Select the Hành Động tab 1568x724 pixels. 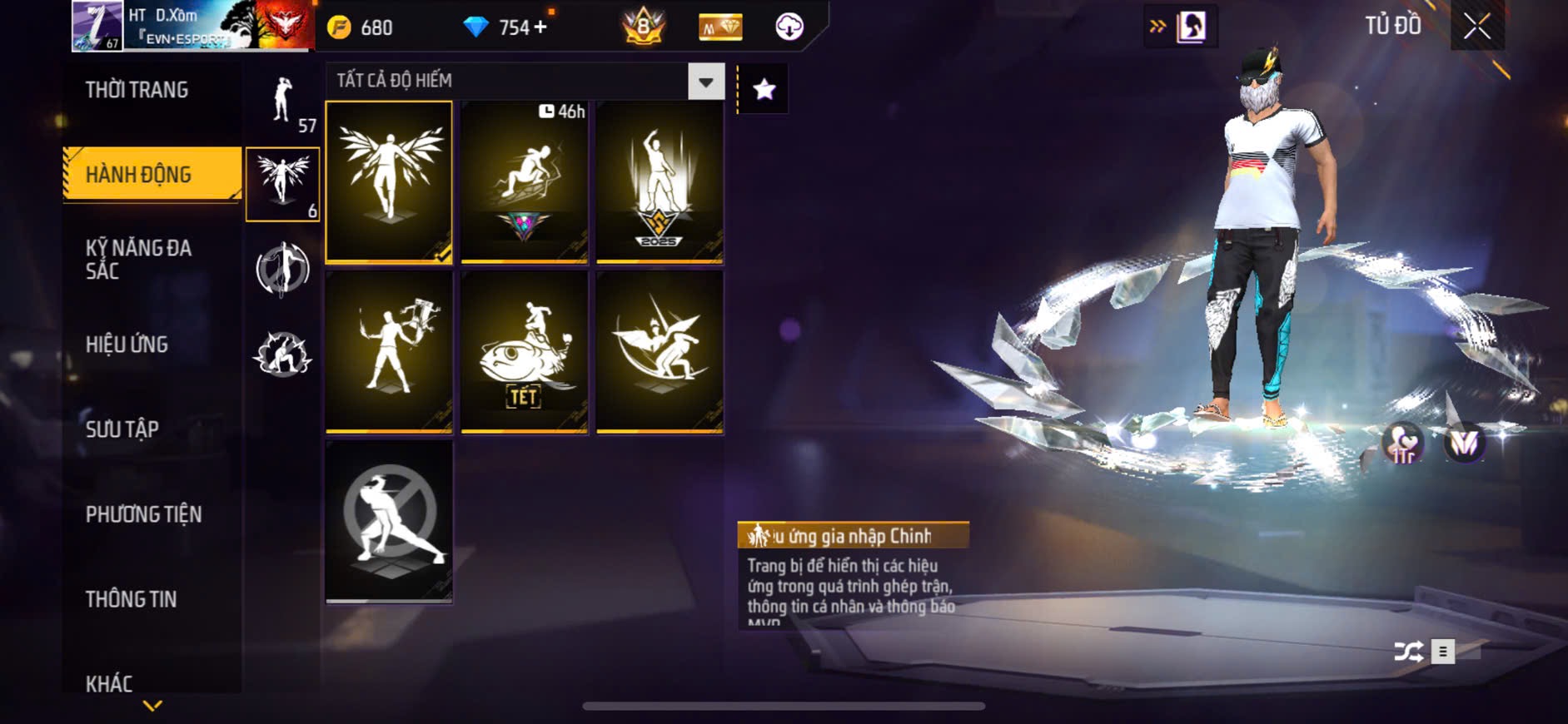[139, 175]
